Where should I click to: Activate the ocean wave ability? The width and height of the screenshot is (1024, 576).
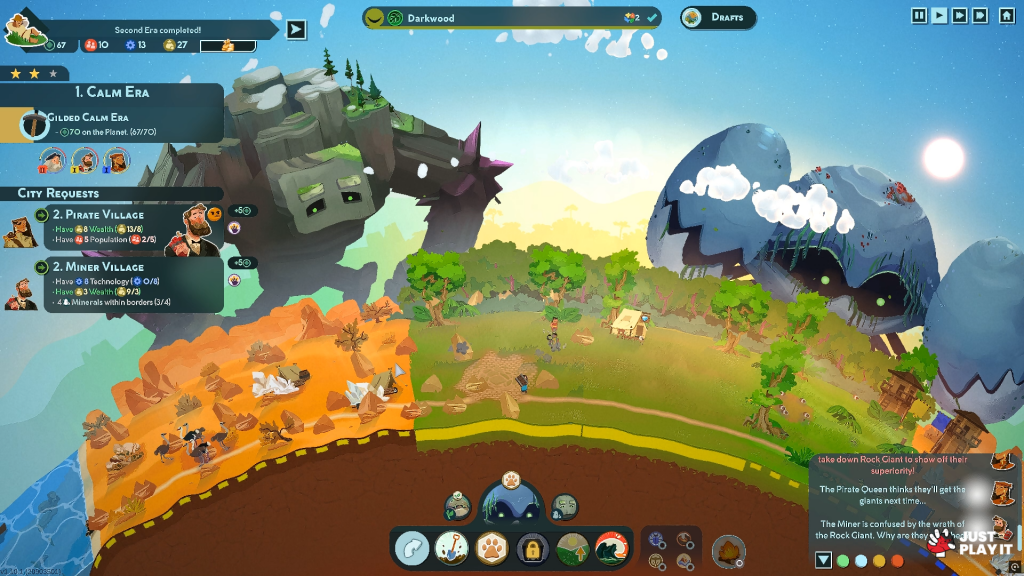pos(610,548)
